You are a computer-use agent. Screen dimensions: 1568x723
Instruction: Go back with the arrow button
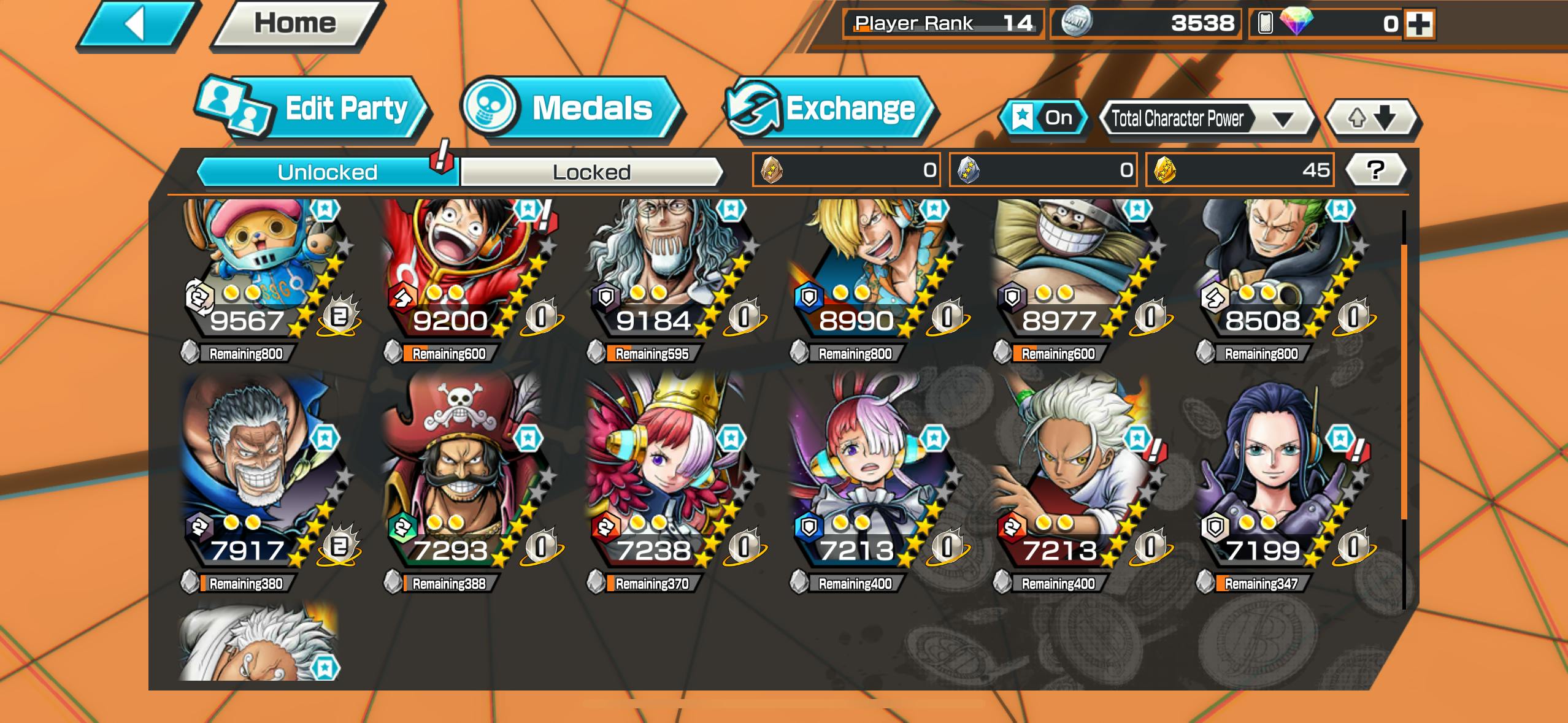[136, 25]
